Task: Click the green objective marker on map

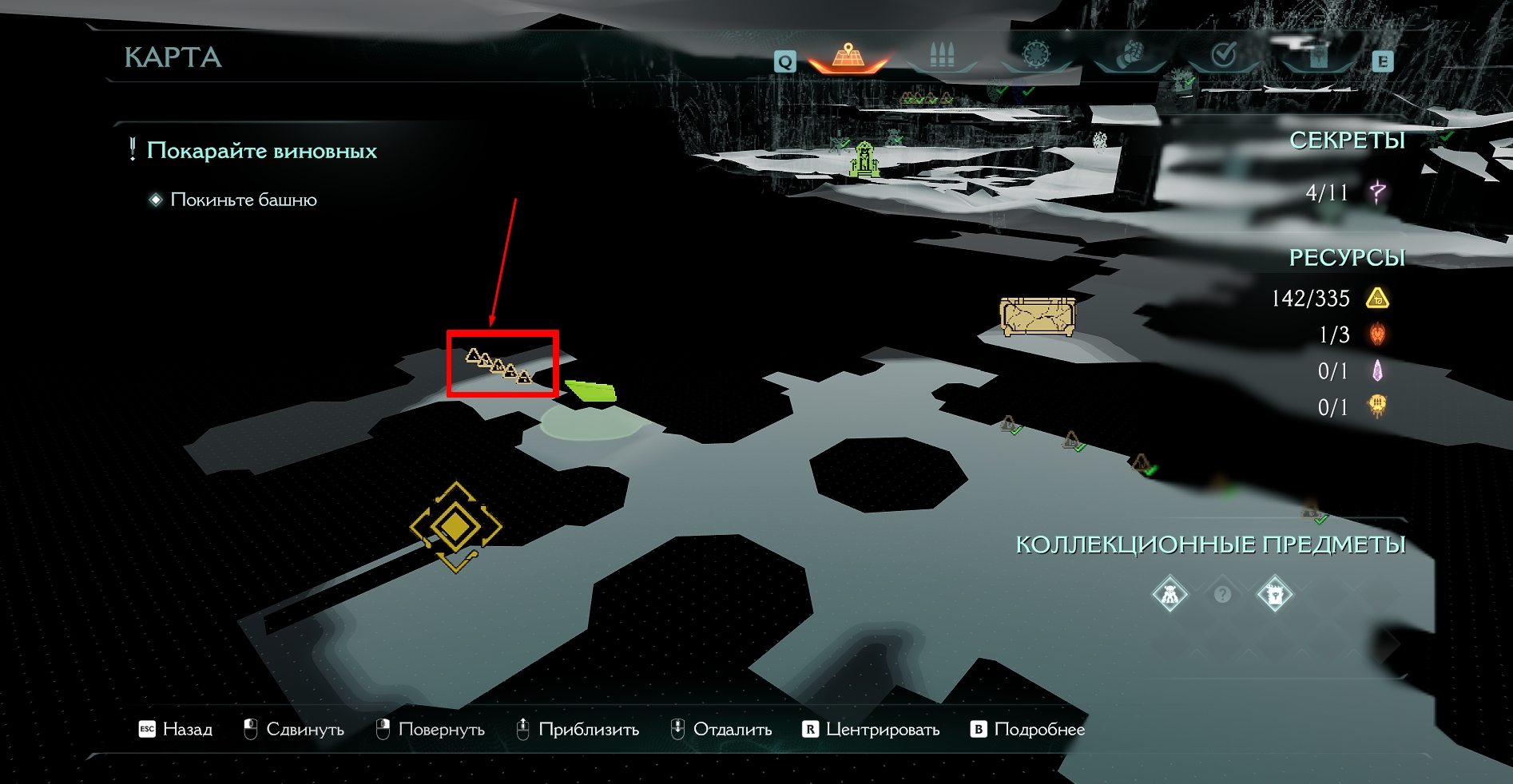Action: [x=592, y=391]
